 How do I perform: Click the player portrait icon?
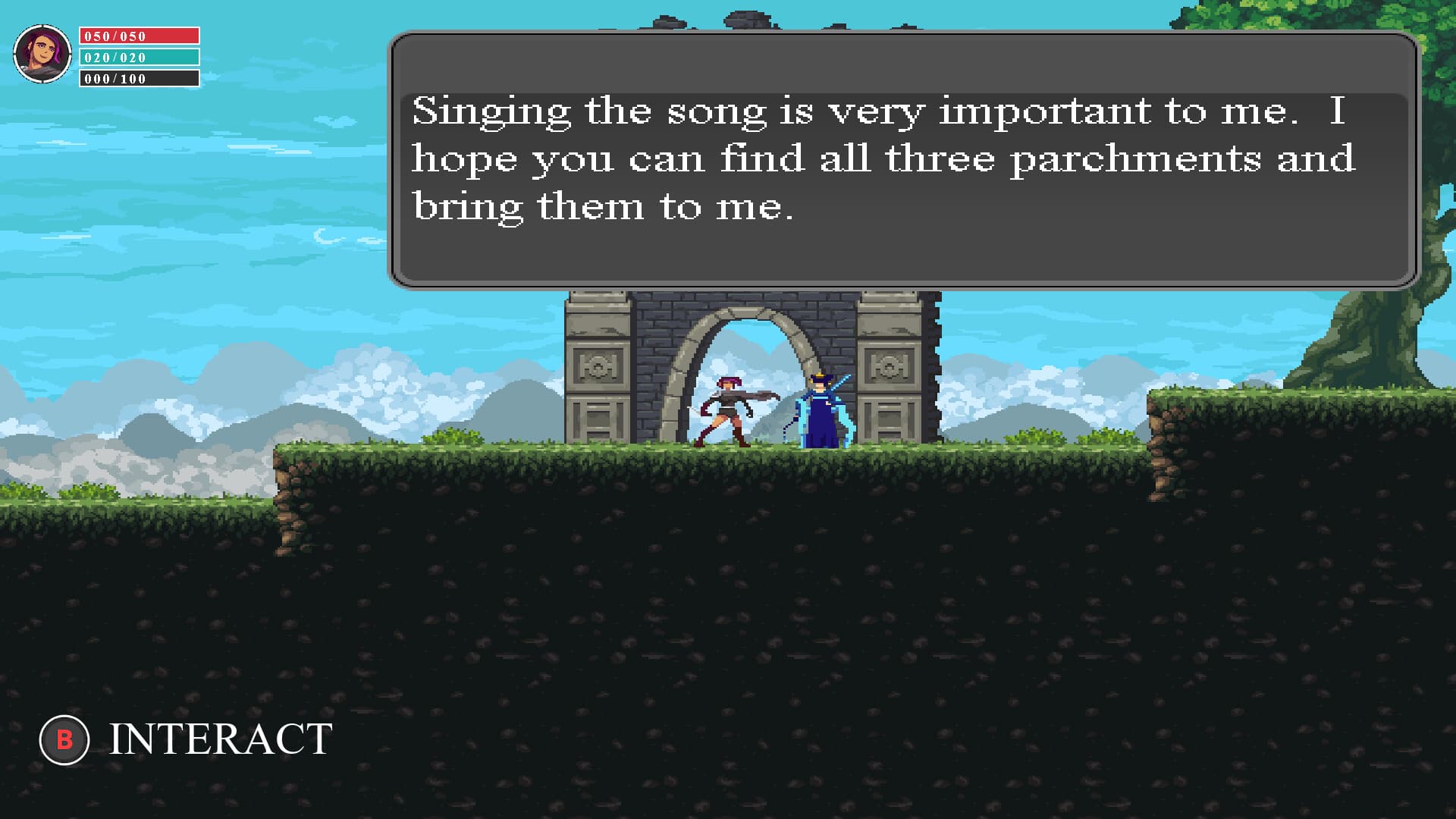43,53
